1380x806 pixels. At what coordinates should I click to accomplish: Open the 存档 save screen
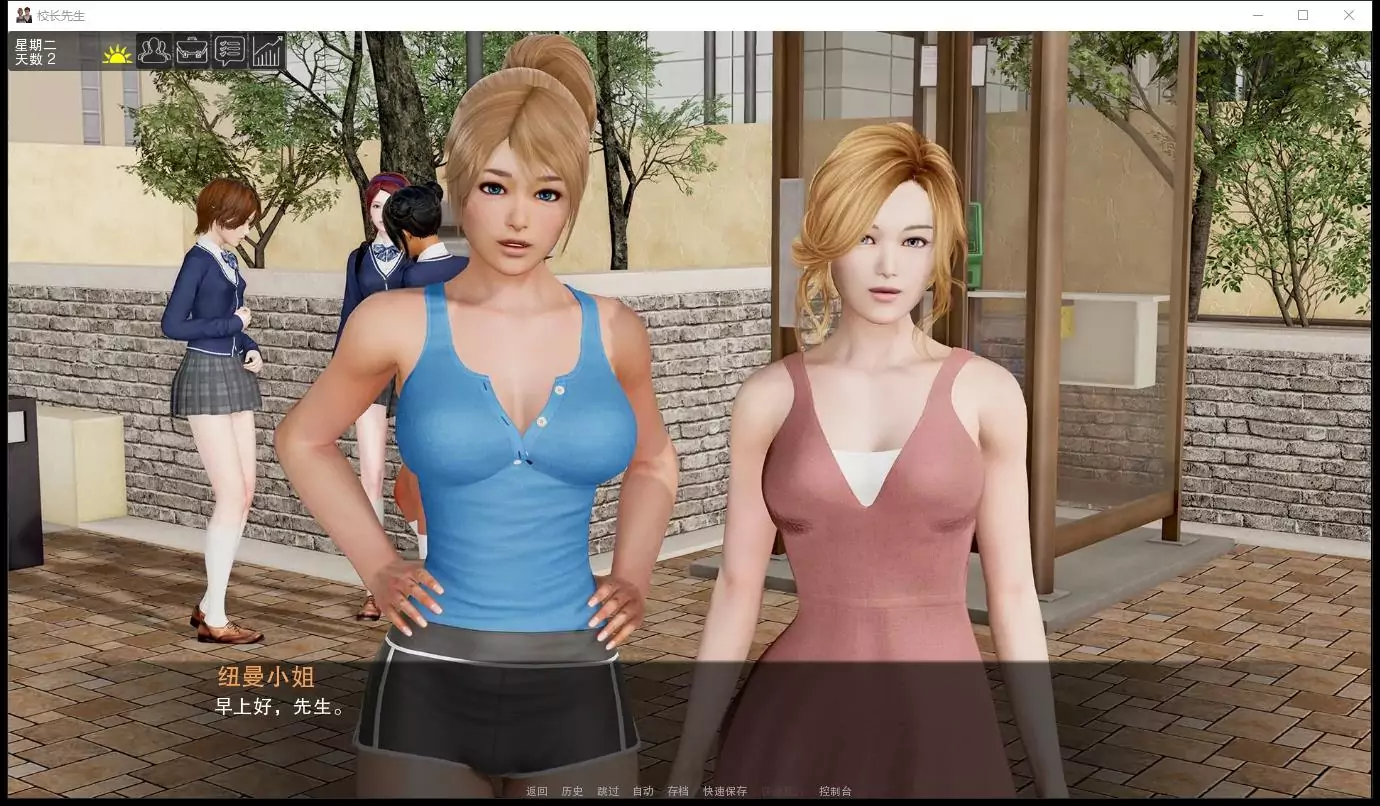point(677,790)
